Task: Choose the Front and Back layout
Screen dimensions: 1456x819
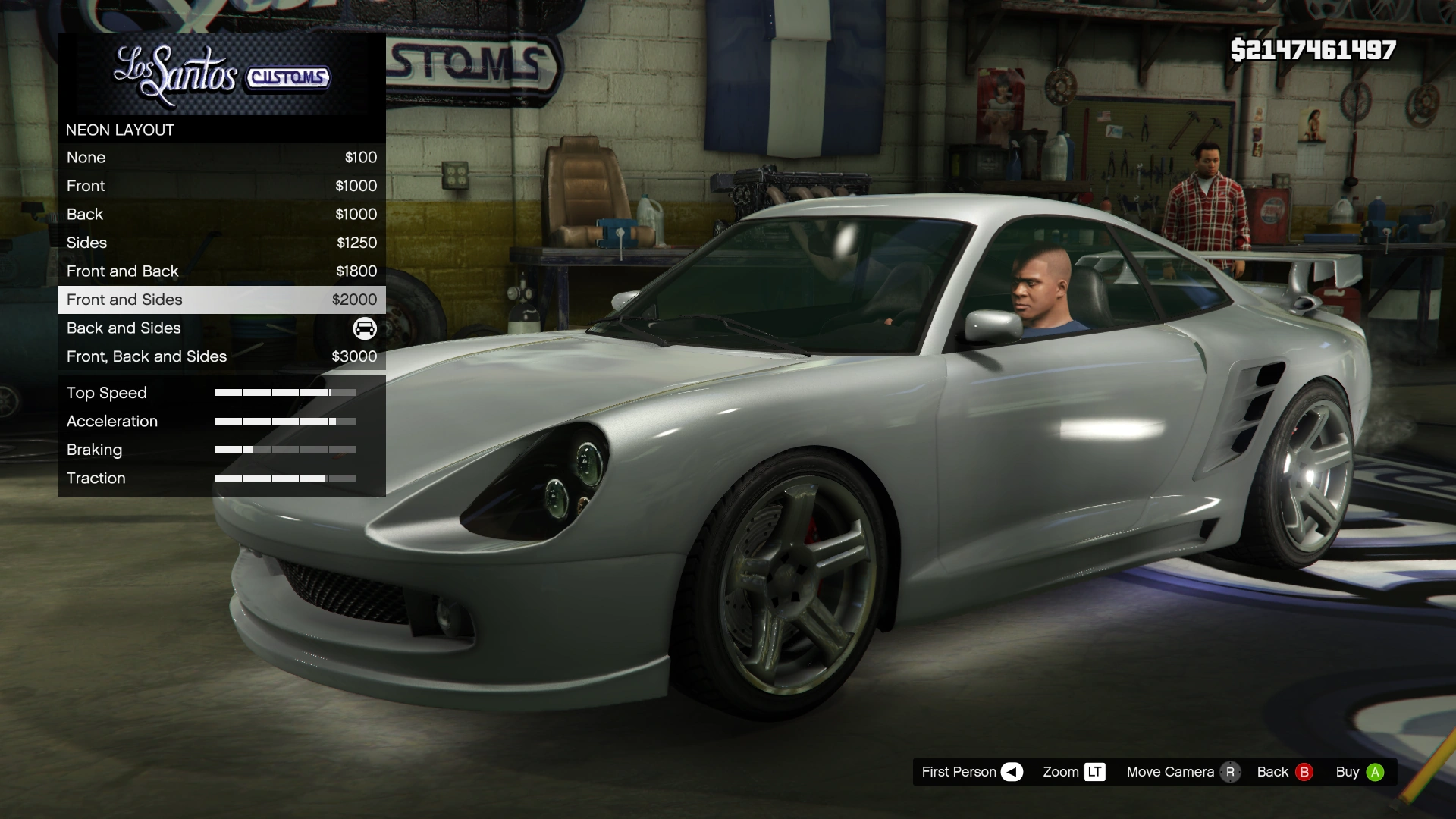Action: [x=221, y=271]
